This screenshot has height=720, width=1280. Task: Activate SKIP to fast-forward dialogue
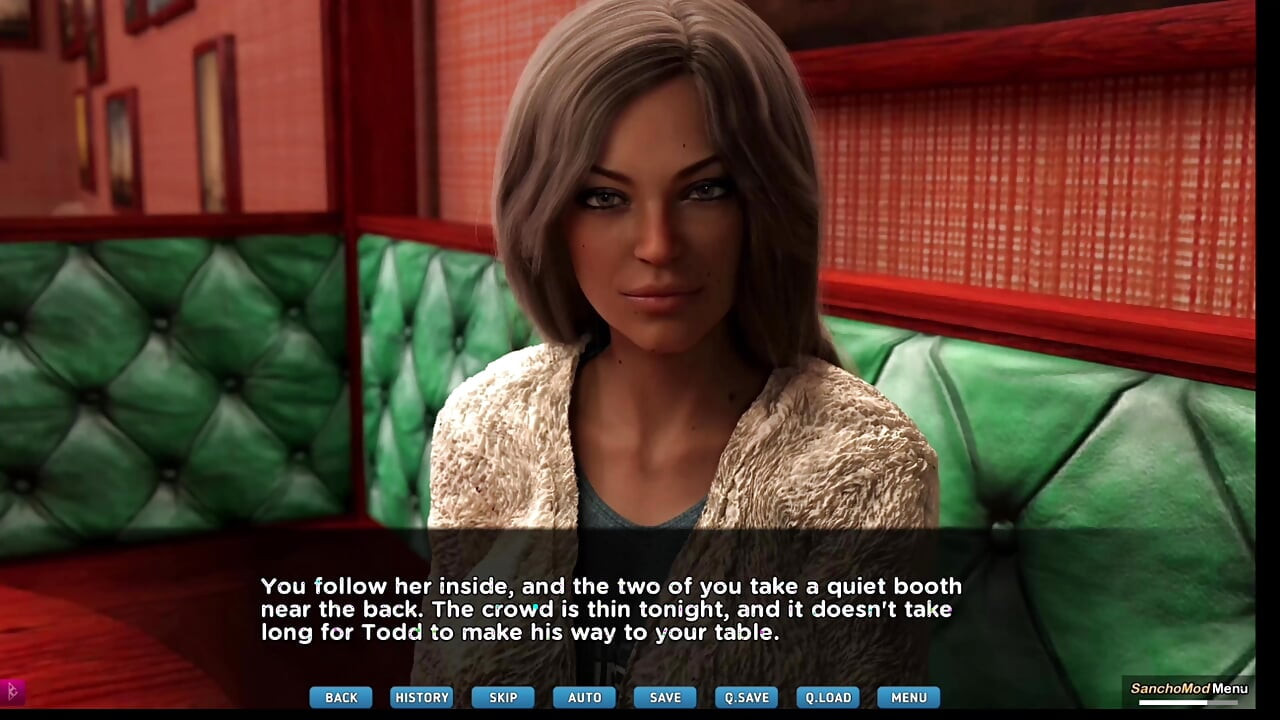tap(503, 697)
